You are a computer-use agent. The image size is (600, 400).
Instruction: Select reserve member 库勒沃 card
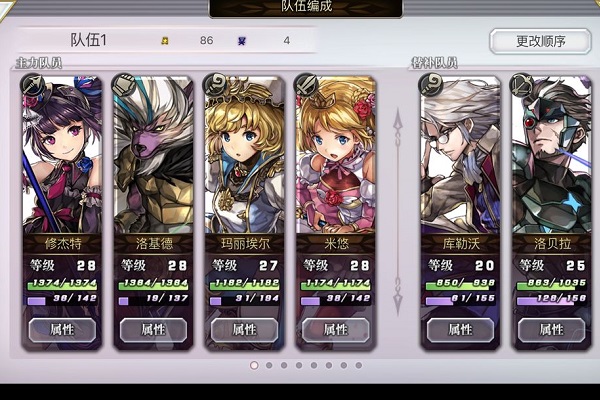coord(460,160)
